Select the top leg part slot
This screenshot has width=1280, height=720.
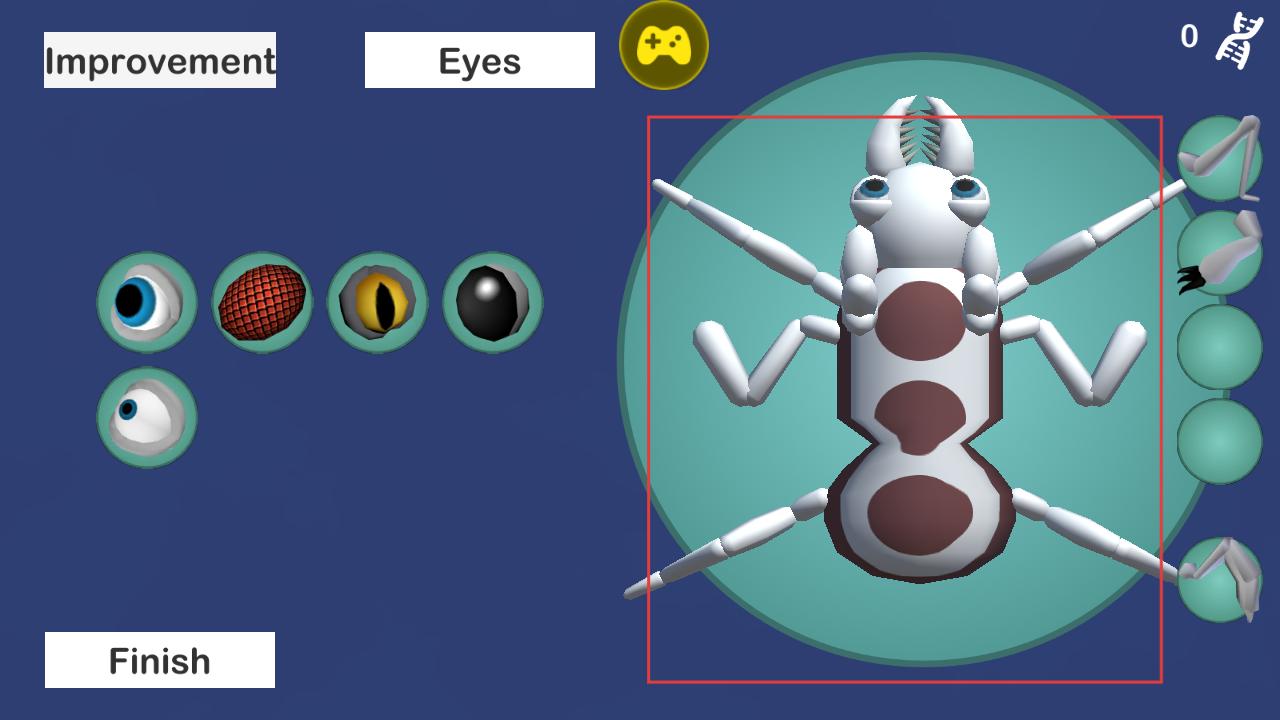(1219, 158)
